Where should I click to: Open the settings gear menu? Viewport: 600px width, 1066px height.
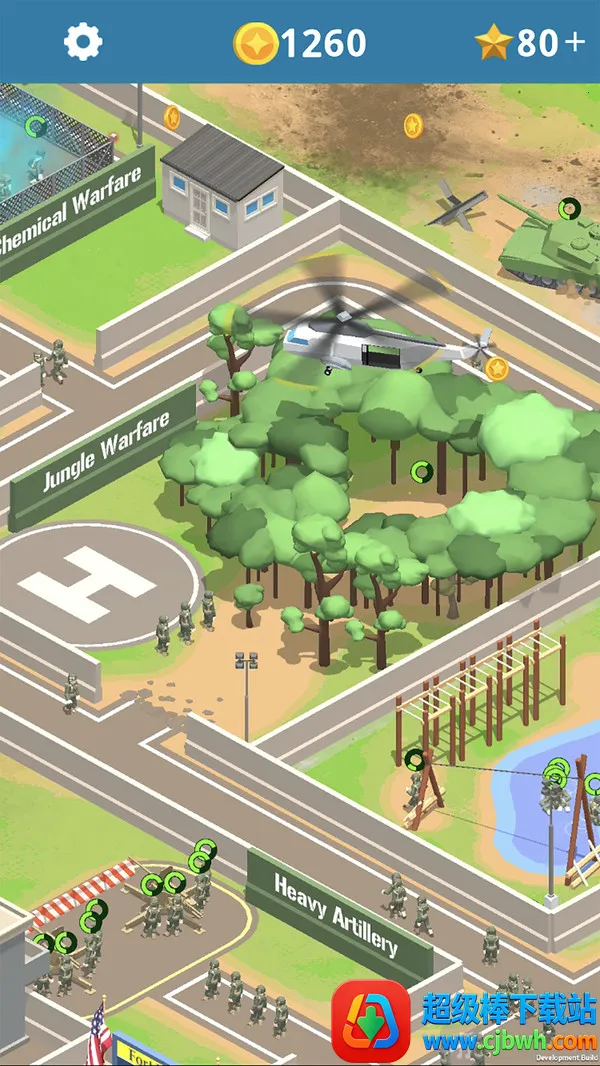pos(83,42)
